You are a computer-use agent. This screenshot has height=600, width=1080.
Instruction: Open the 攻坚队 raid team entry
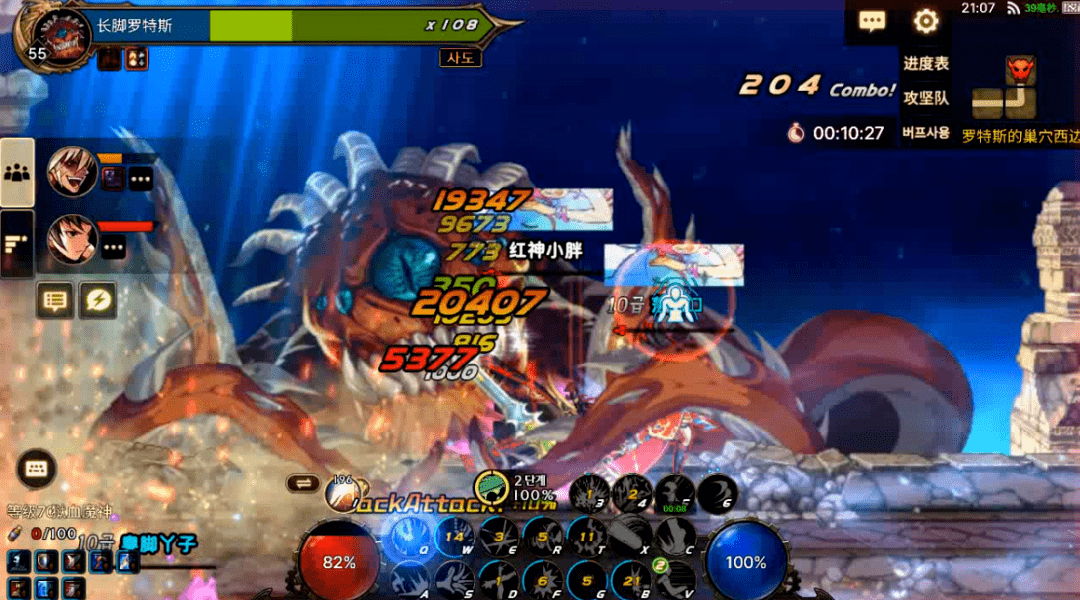(x=926, y=98)
